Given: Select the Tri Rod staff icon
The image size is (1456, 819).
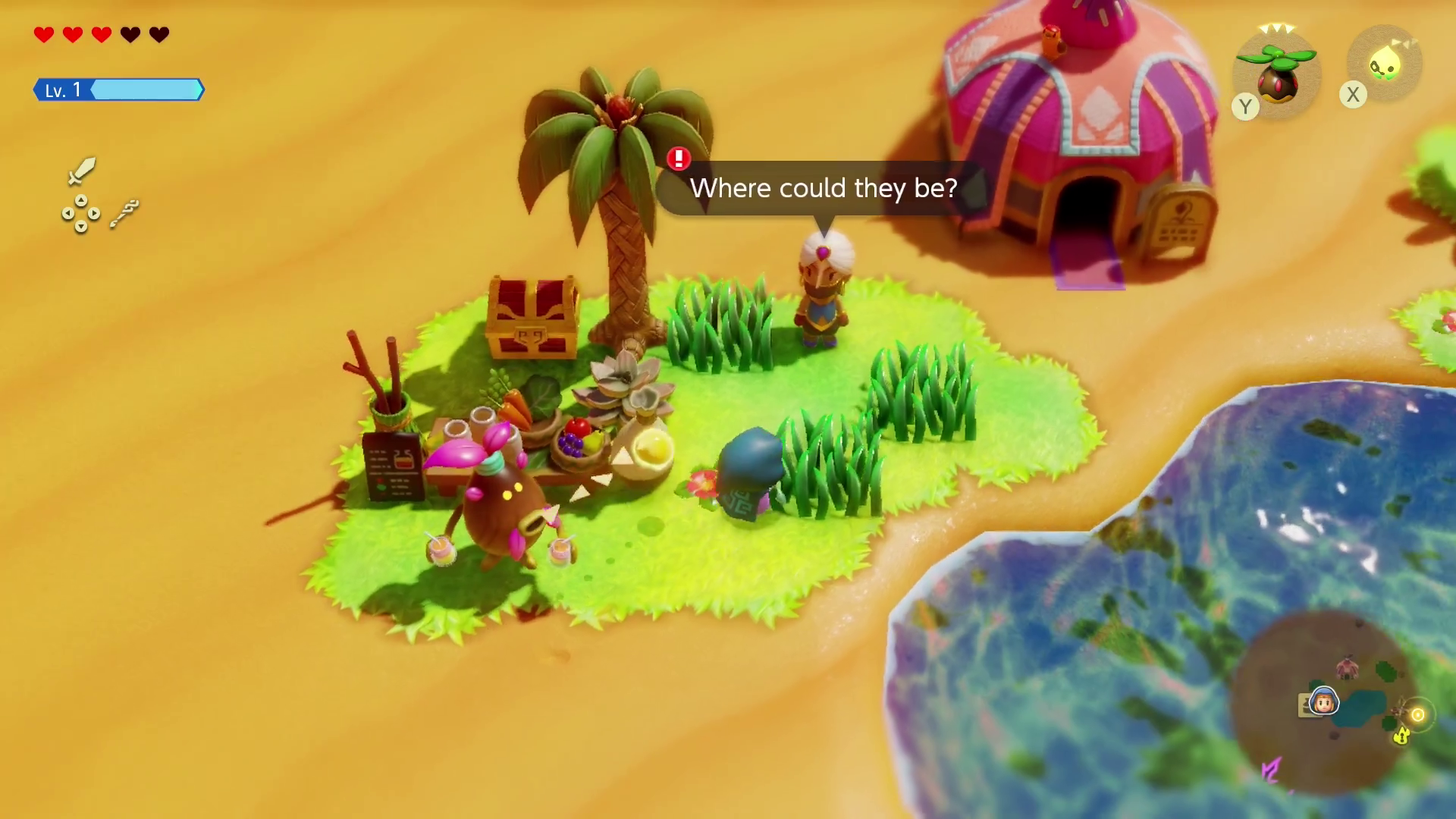Looking at the screenshot, I should coord(124,214).
